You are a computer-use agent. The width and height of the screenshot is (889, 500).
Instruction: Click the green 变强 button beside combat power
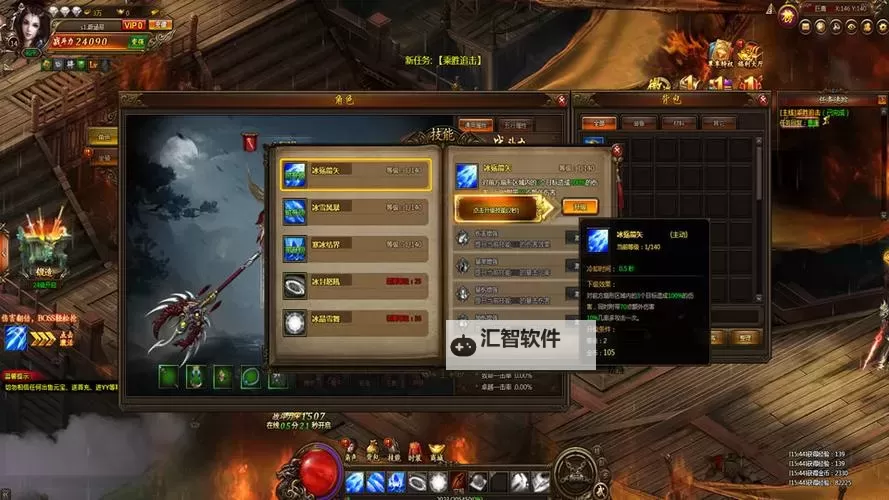[x=137, y=42]
